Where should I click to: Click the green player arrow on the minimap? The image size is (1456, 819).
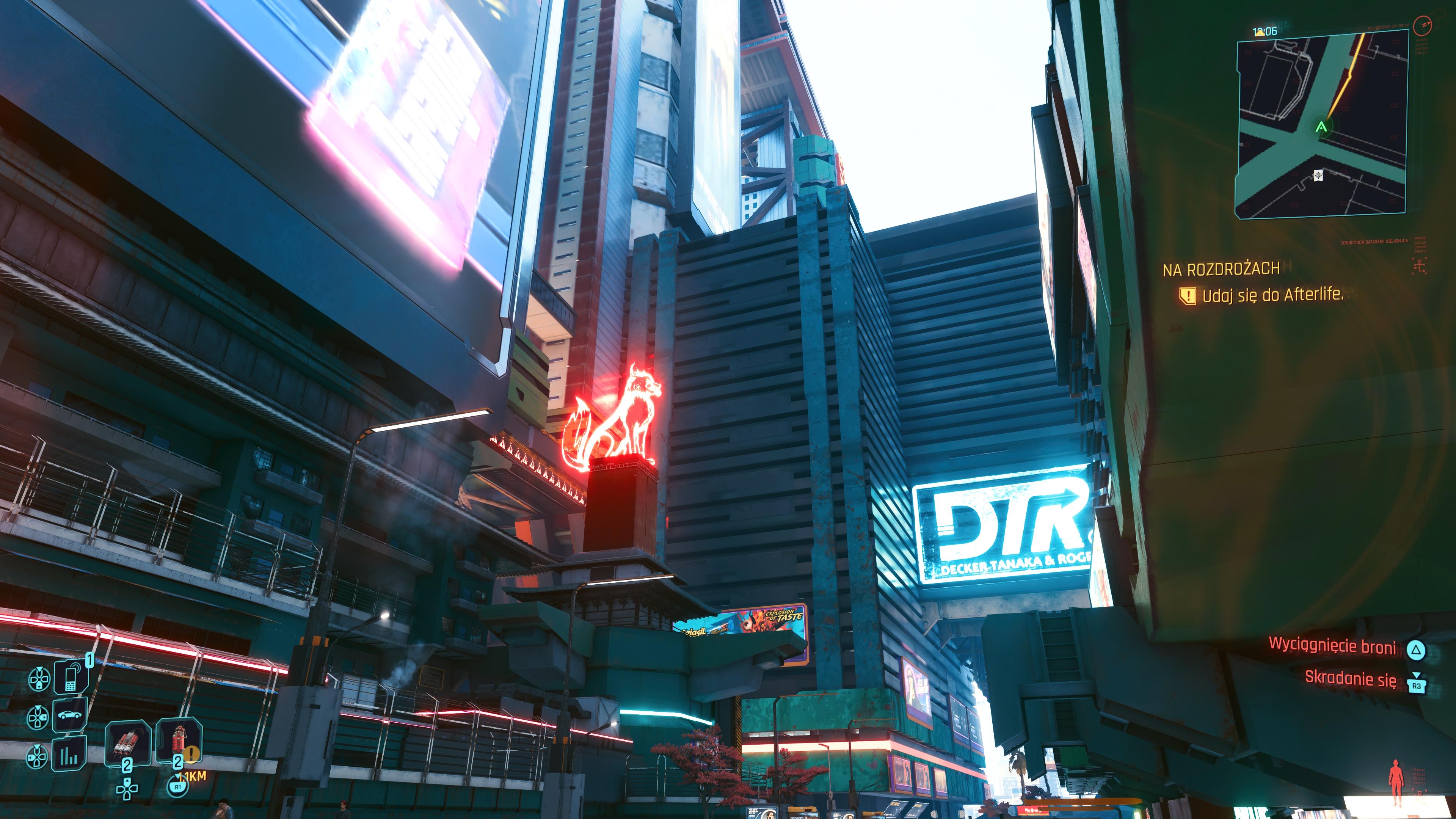coord(1321,127)
